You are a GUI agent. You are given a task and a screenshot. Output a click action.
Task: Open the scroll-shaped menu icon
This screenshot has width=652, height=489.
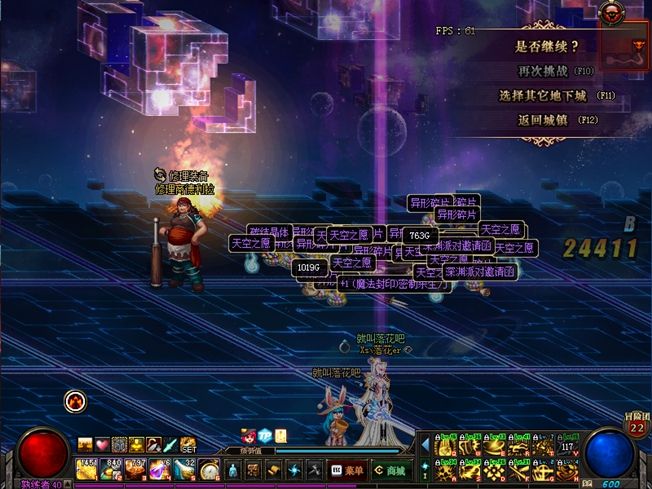270,468
